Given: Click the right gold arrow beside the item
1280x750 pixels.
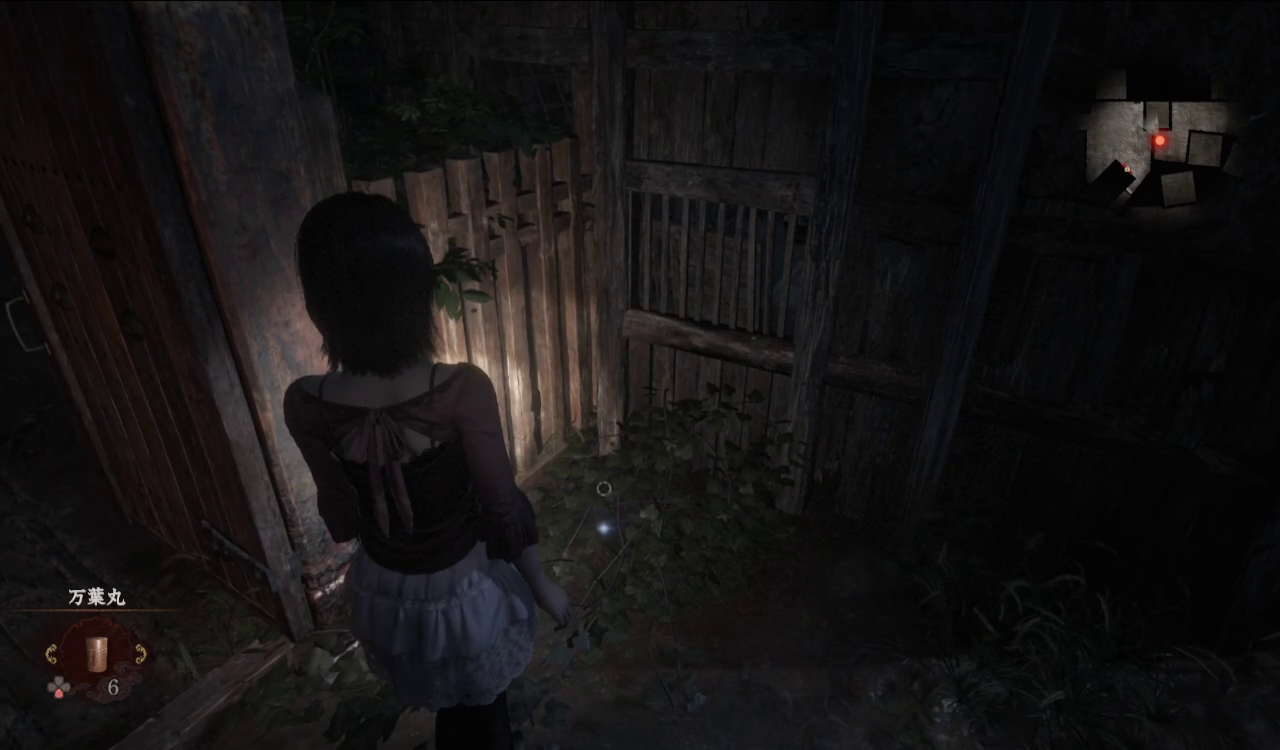Looking at the screenshot, I should click(x=141, y=654).
